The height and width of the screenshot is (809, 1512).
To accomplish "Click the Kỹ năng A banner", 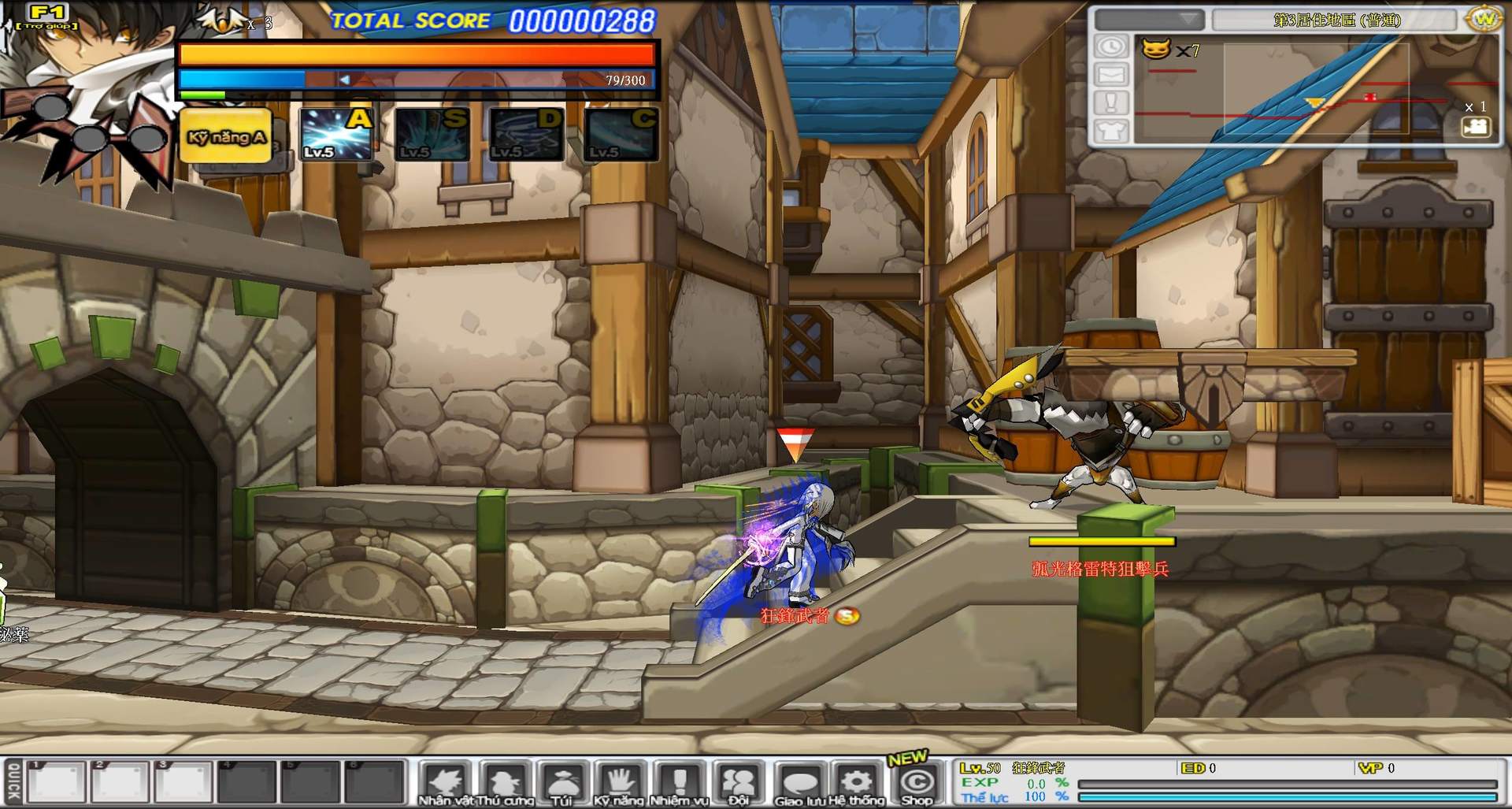I will [225, 135].
